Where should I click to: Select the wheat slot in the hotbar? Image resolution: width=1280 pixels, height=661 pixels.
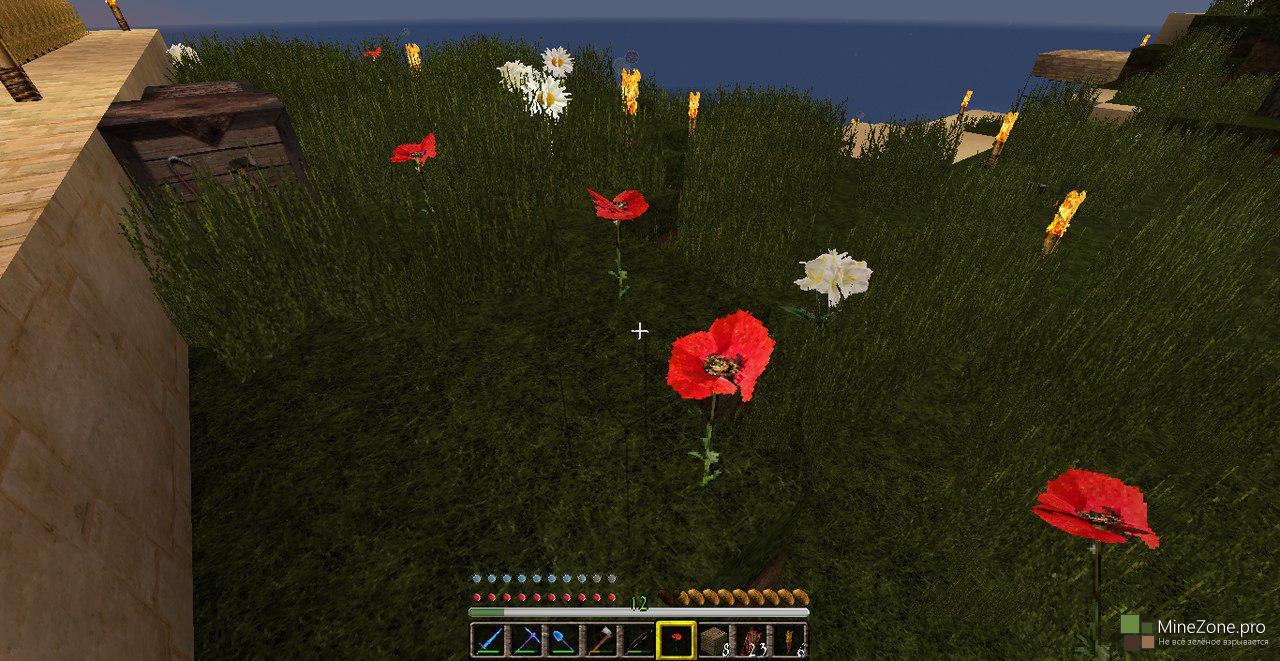(x=789, y=640)
